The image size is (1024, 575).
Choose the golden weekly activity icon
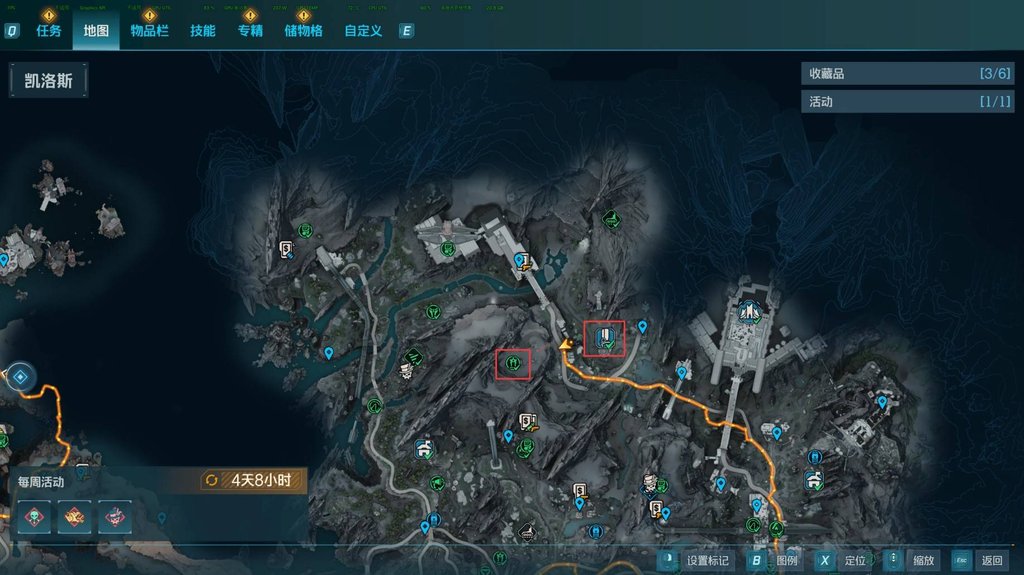pyautogui.click(x=74, y=516)
